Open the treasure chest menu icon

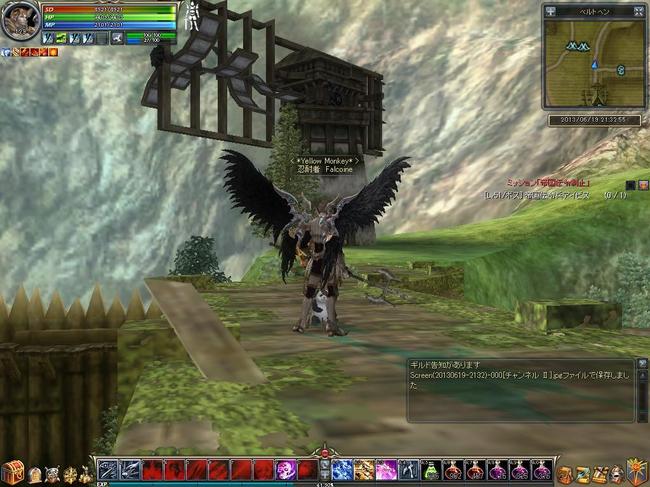click(12, 471)
